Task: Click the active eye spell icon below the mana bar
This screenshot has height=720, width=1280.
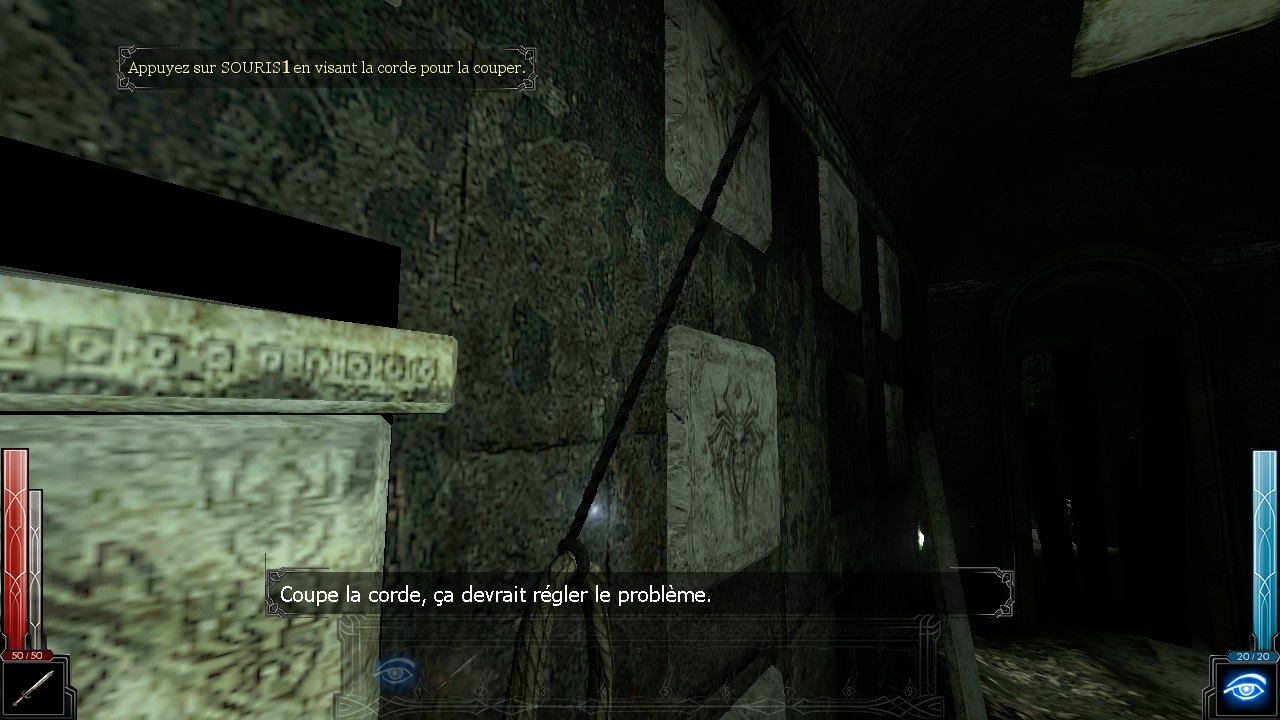Action: tap(1245, 690)
